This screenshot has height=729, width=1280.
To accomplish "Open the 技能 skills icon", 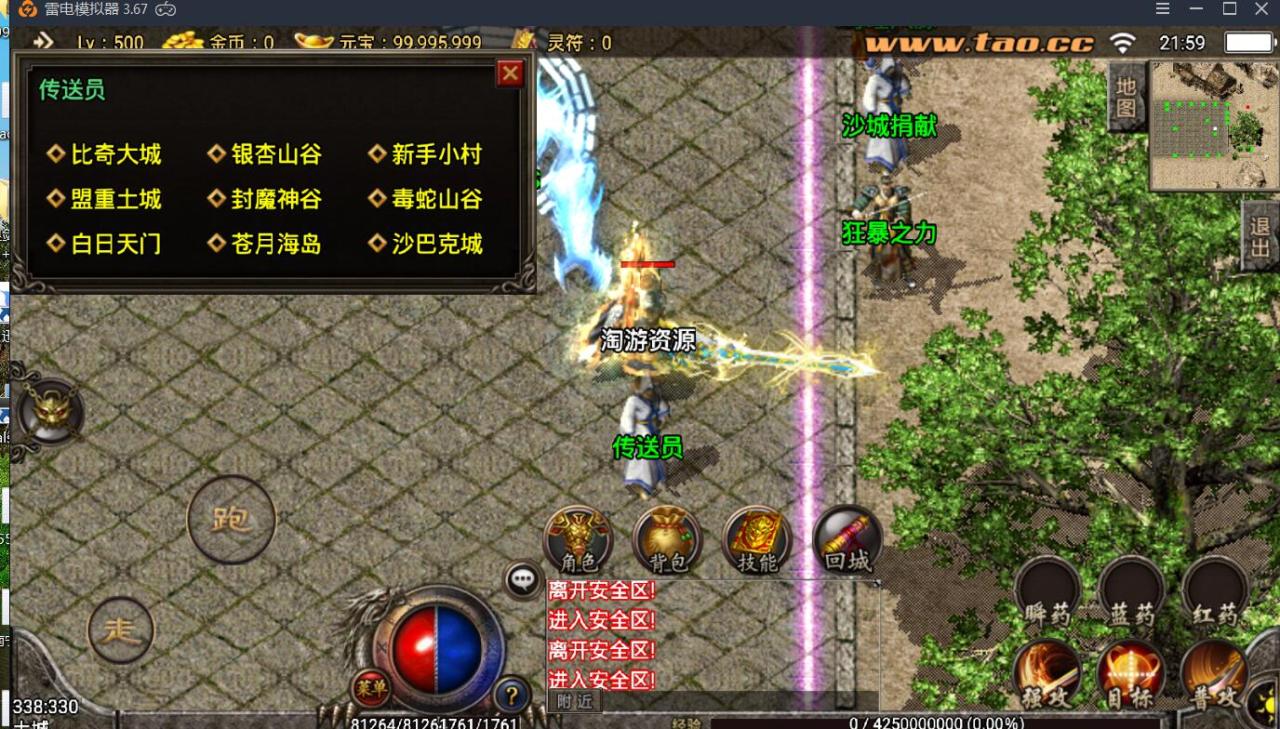I will (x=755, y=538).
